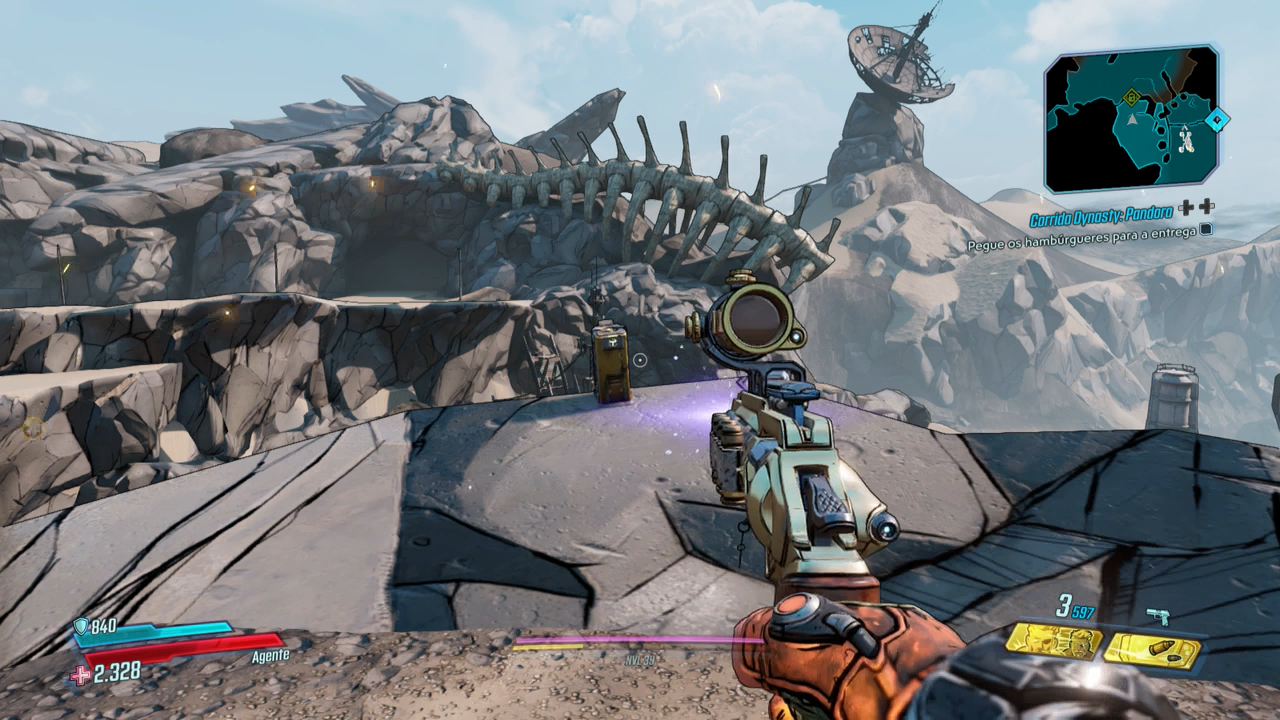This screenshot has width=1280, height=720.
Task: Select the yellow bullet ammo panel
Action: pos(1152,650)
